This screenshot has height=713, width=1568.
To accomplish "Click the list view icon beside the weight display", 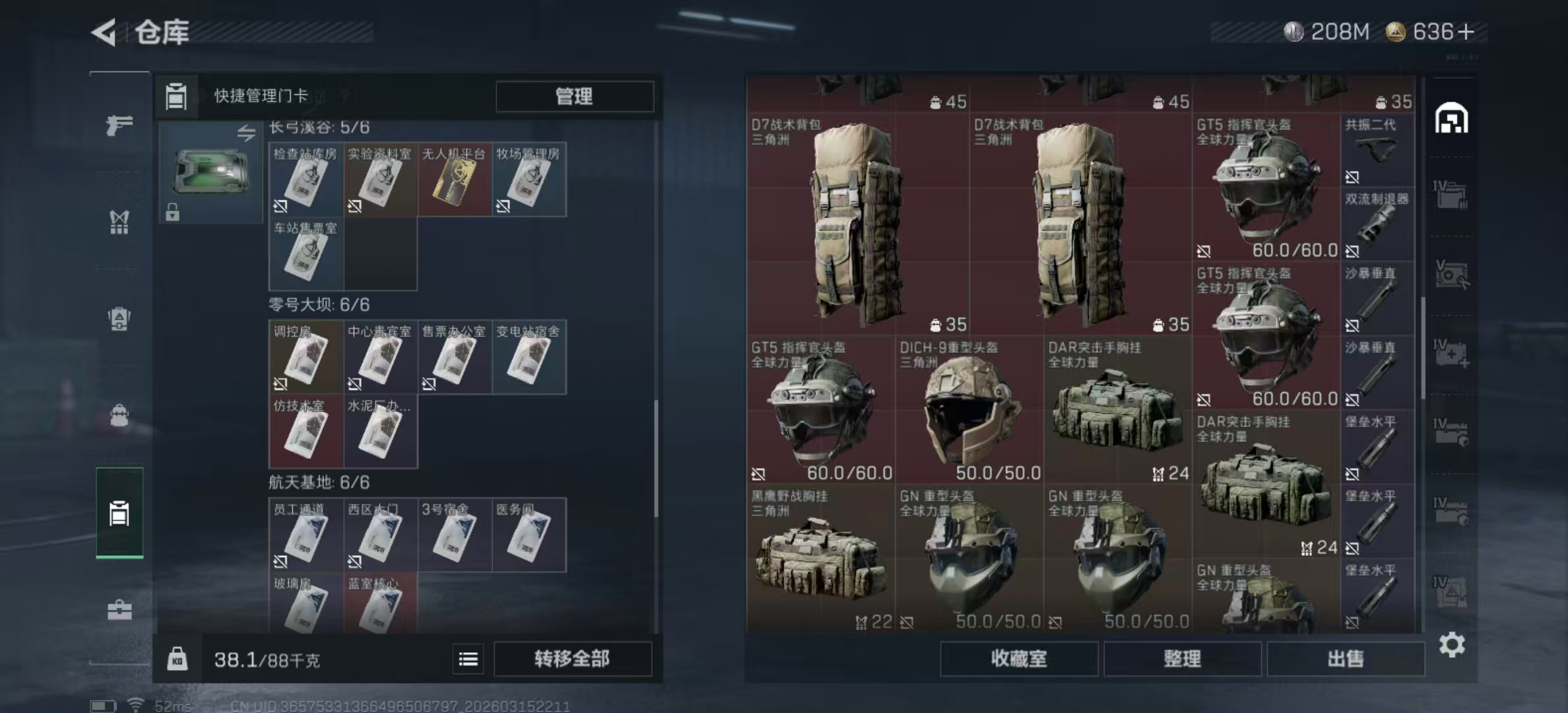I will 468,659.
